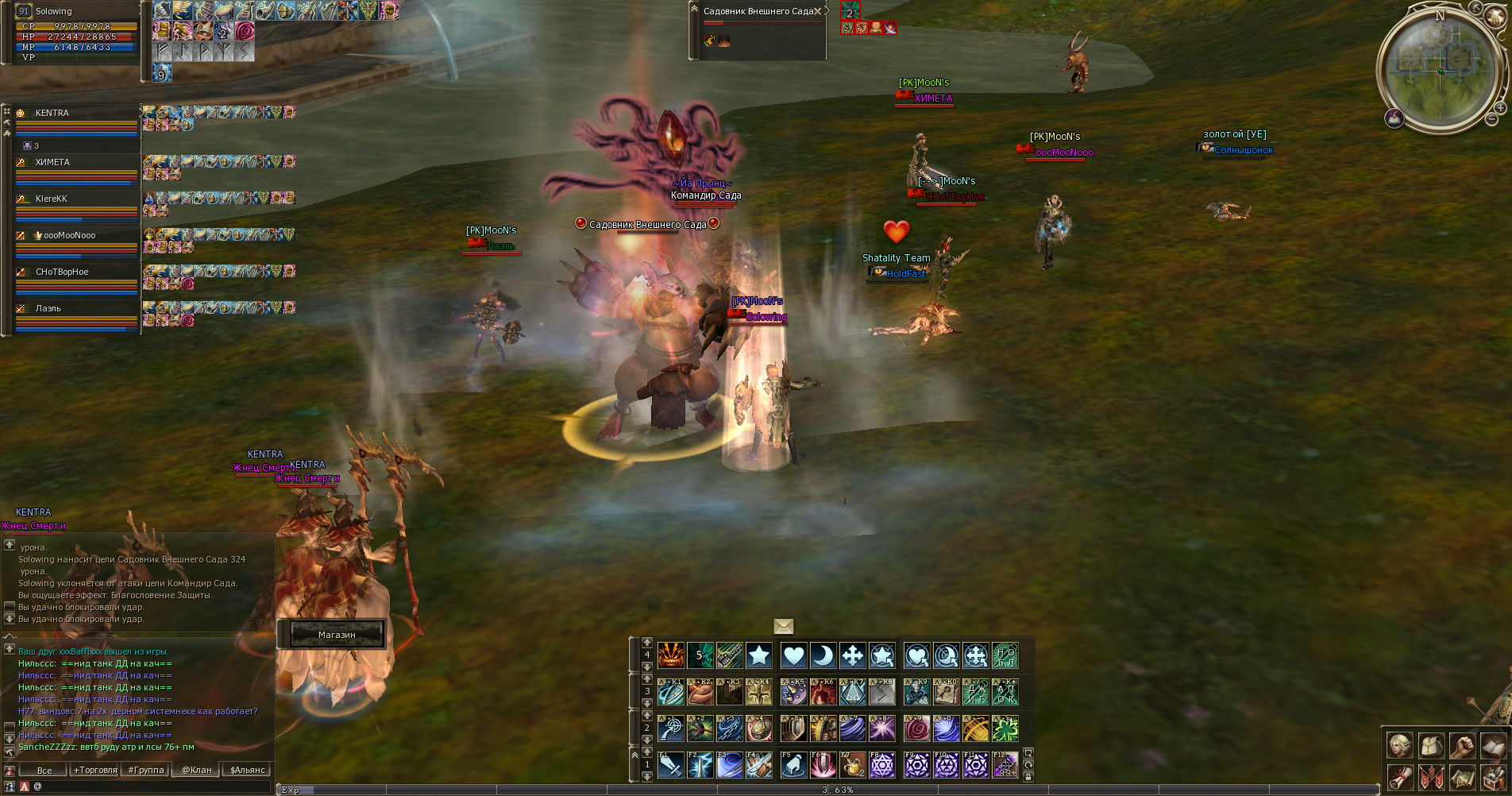This screenshot has height=796, width=1512.
Task: Use the F7 potion item slot
Action: click(852, 765)
